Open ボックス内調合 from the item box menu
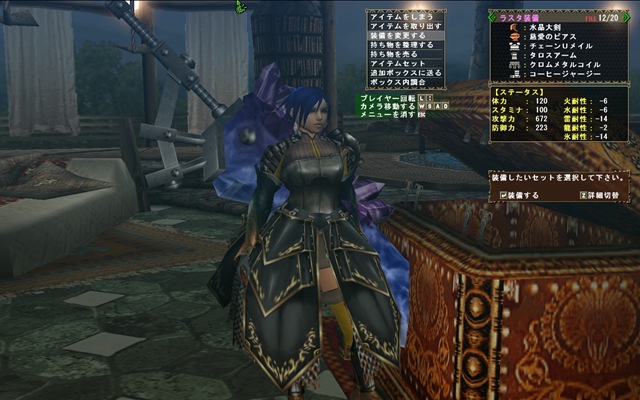Image resolution: width=640 pixels, height=400 pixels. 401,83
